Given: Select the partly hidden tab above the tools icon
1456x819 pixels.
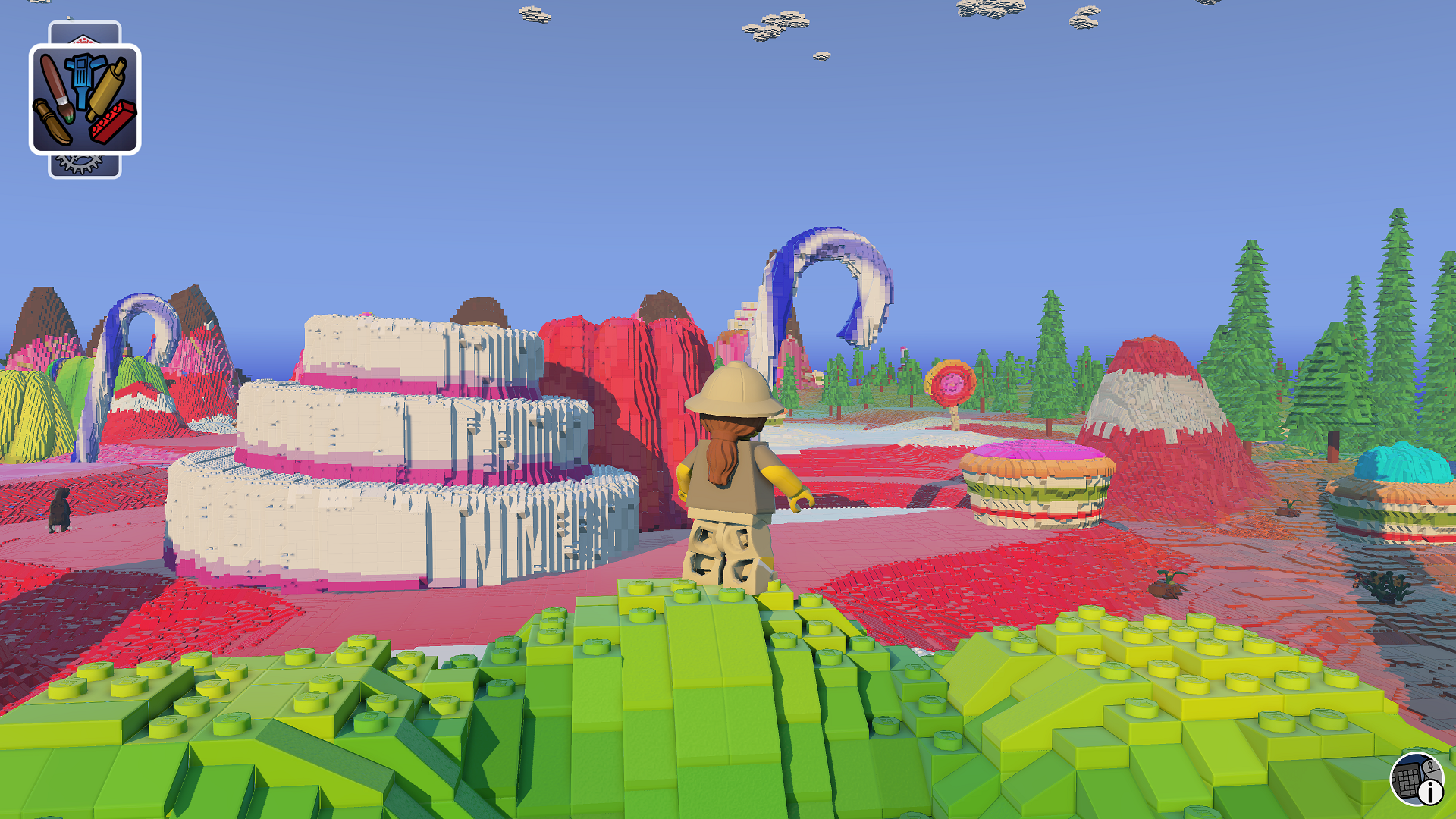Looking at the screenshot, I should 84,33.
